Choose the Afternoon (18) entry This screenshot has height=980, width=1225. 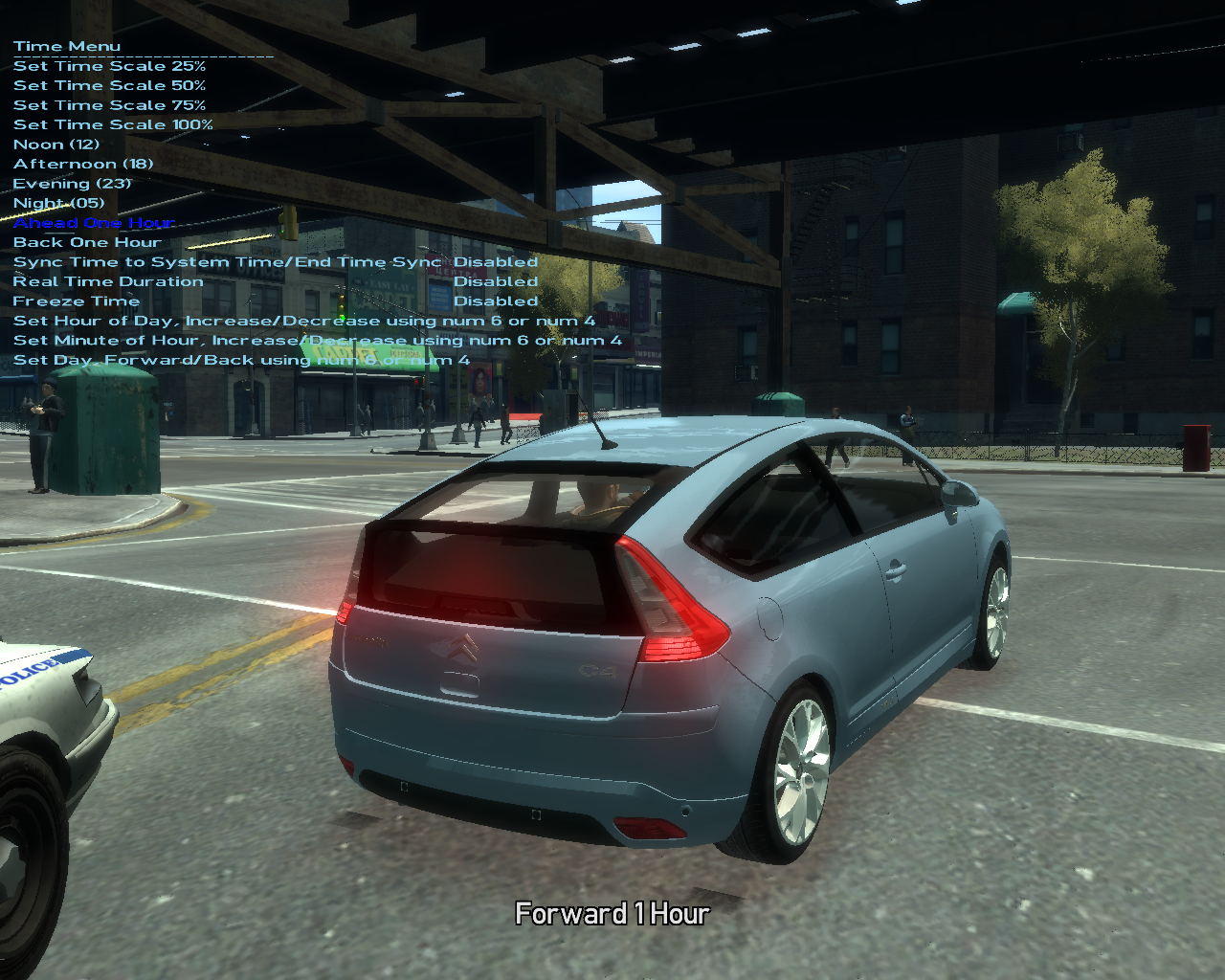click(x=83, y=164)
